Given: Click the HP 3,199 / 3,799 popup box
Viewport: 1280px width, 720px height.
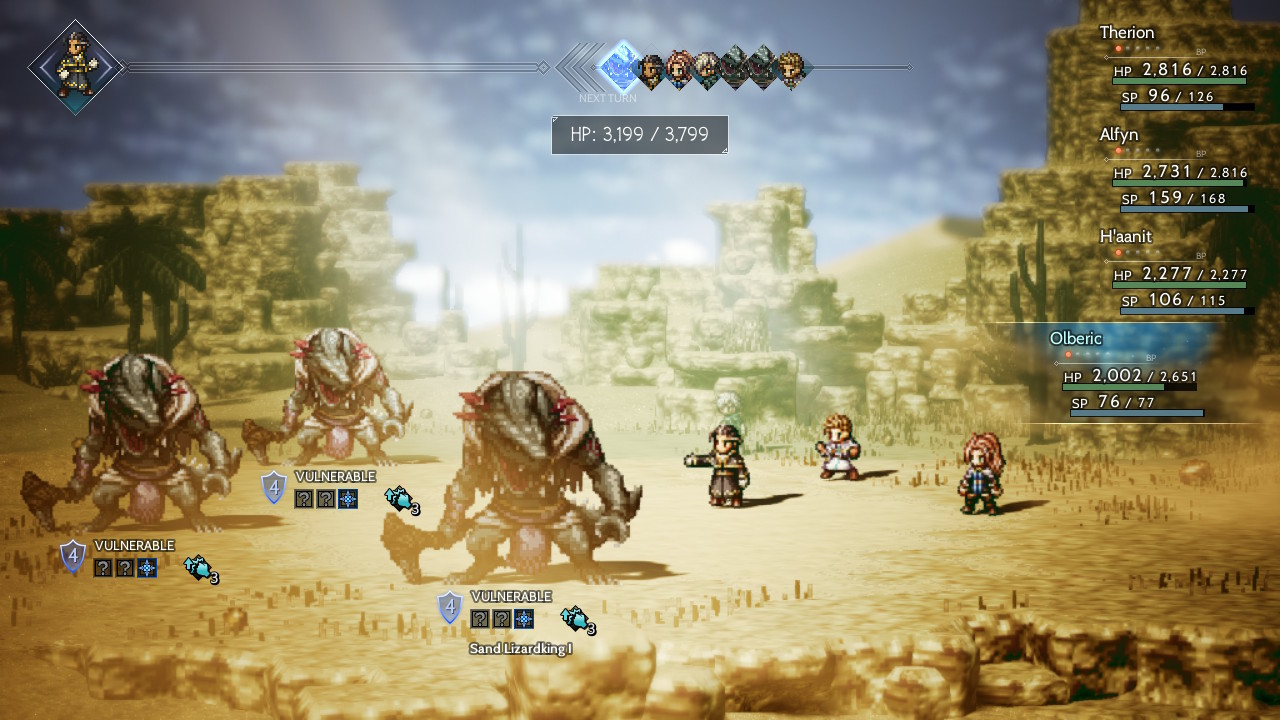Looking at the screenshot, I should [x=640, y=134].
